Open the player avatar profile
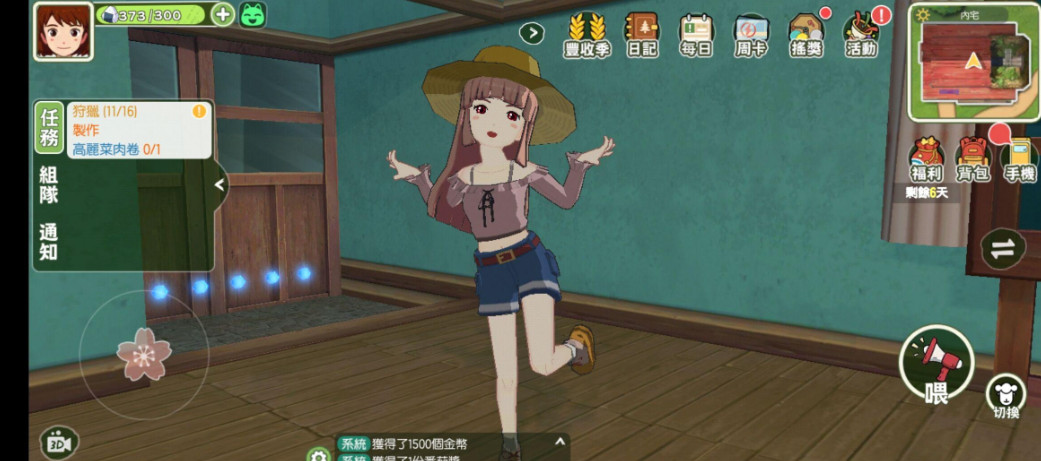Screen dimensions: 1041x461 click(x=56, y=30)
